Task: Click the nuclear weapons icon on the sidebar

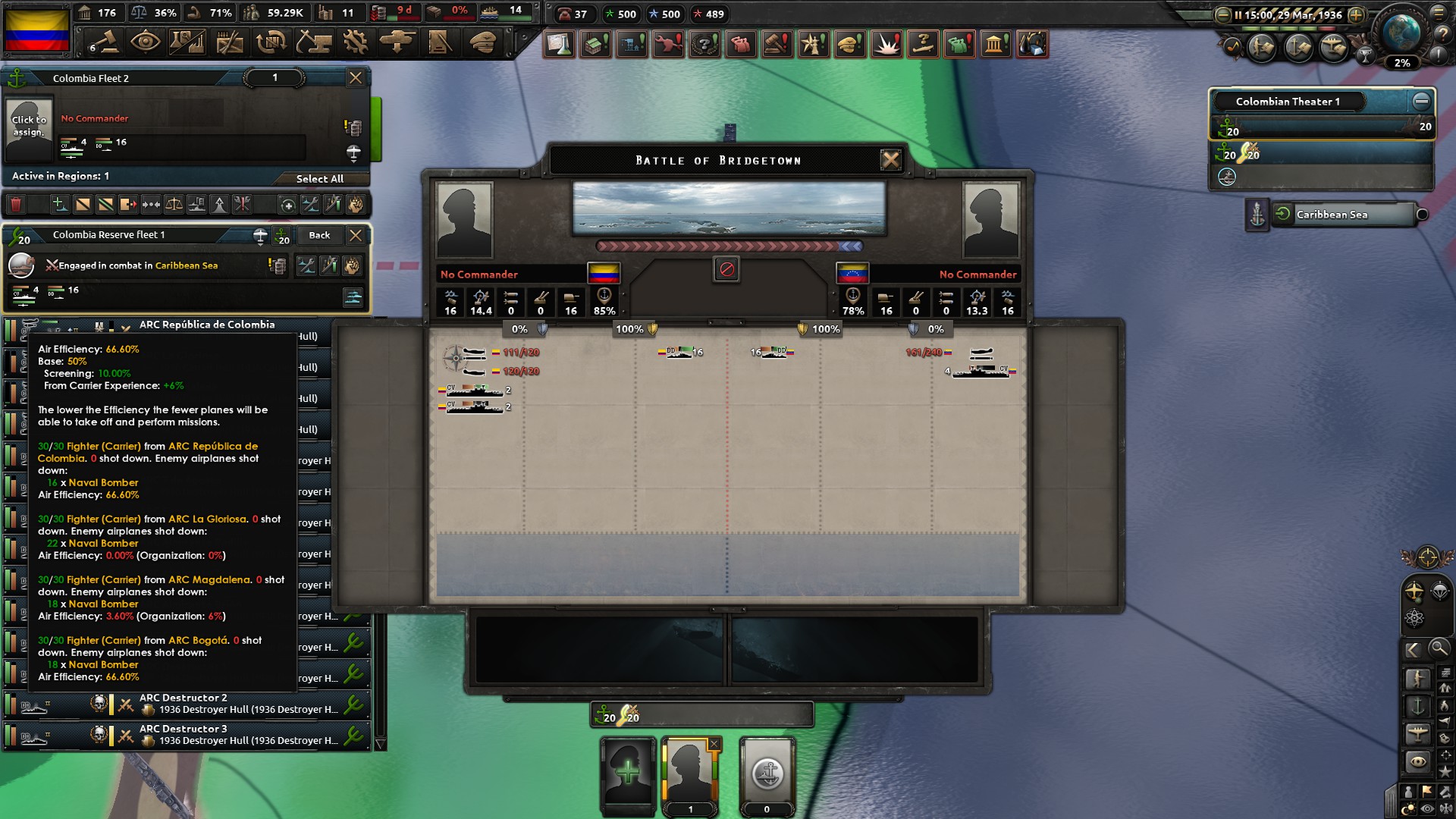Action: coord(1414,617)
